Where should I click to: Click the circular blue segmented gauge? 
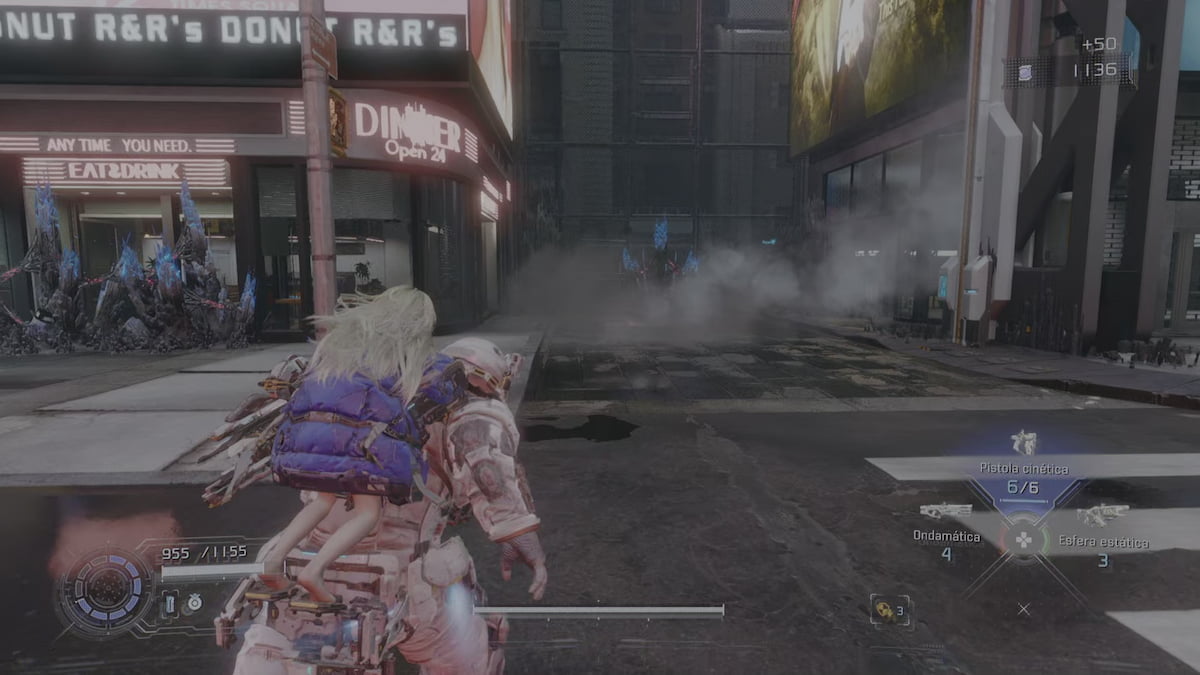tap(104, 592)
